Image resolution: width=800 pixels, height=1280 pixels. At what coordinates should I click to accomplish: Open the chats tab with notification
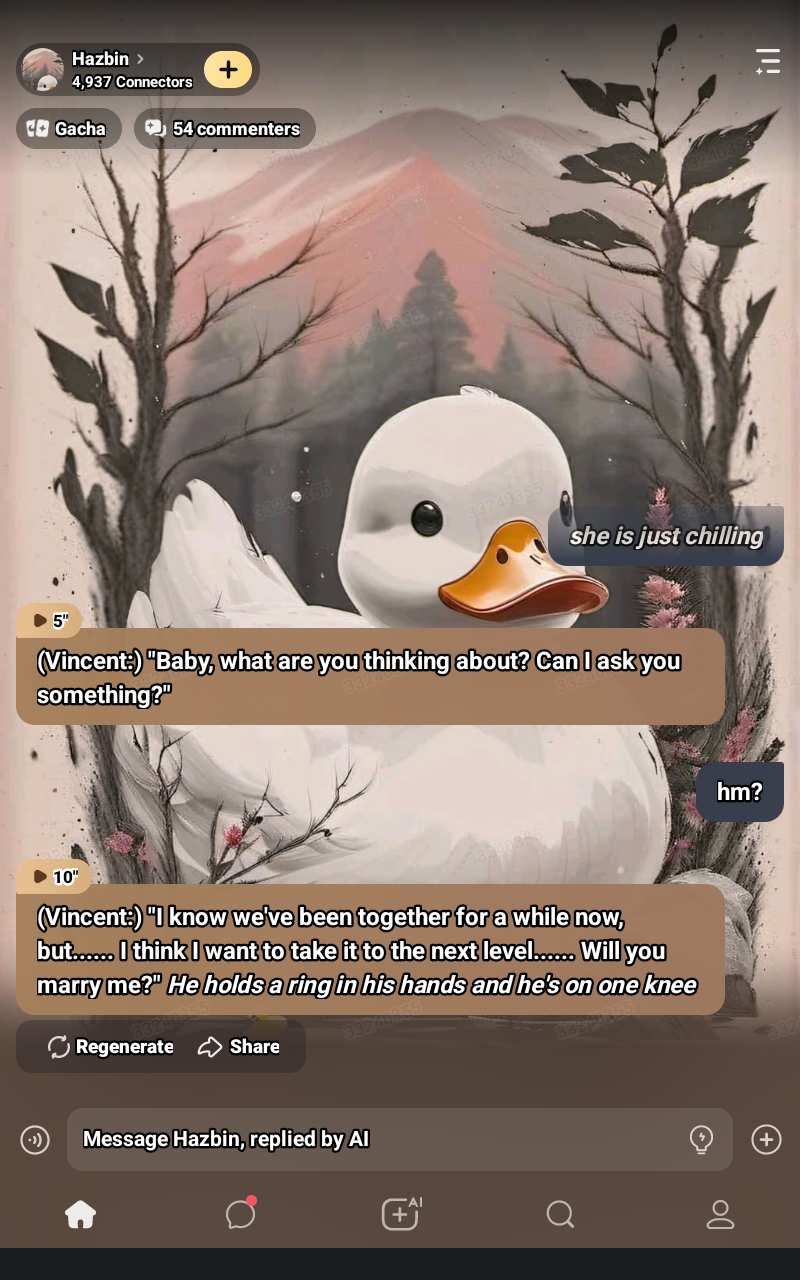(240, 1214)
